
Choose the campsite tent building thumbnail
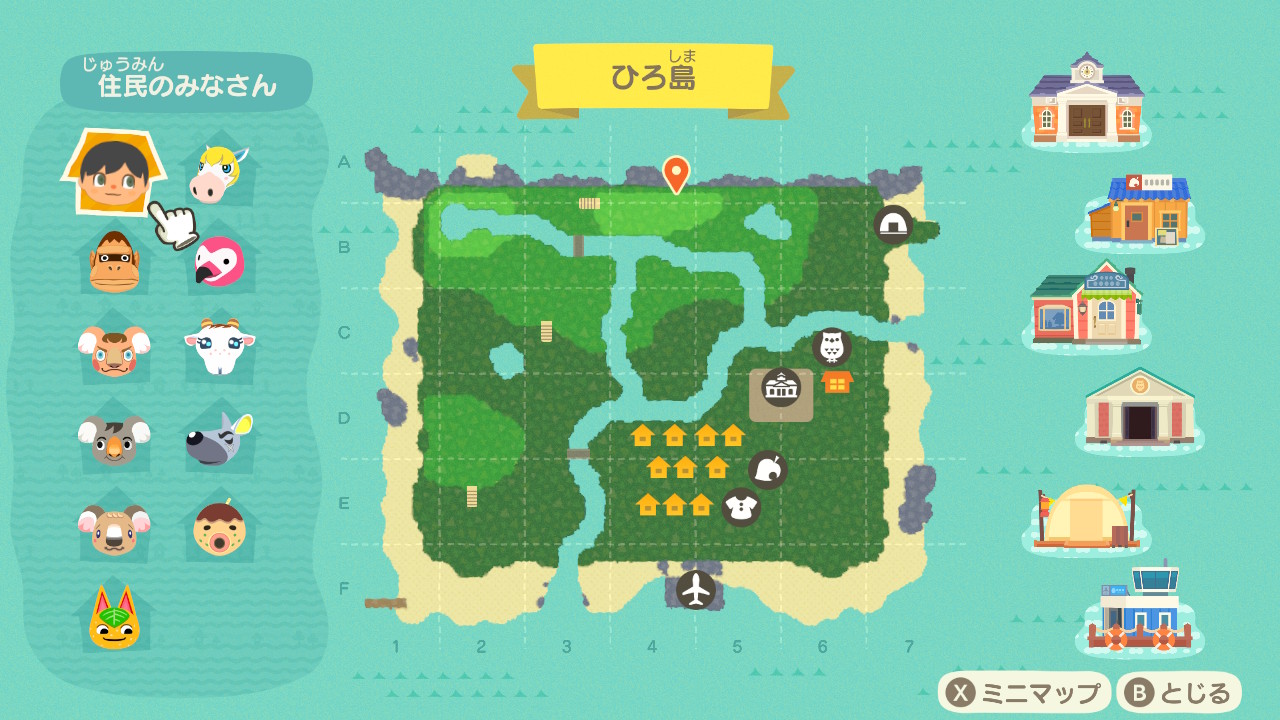click(x=1086, y=515)
